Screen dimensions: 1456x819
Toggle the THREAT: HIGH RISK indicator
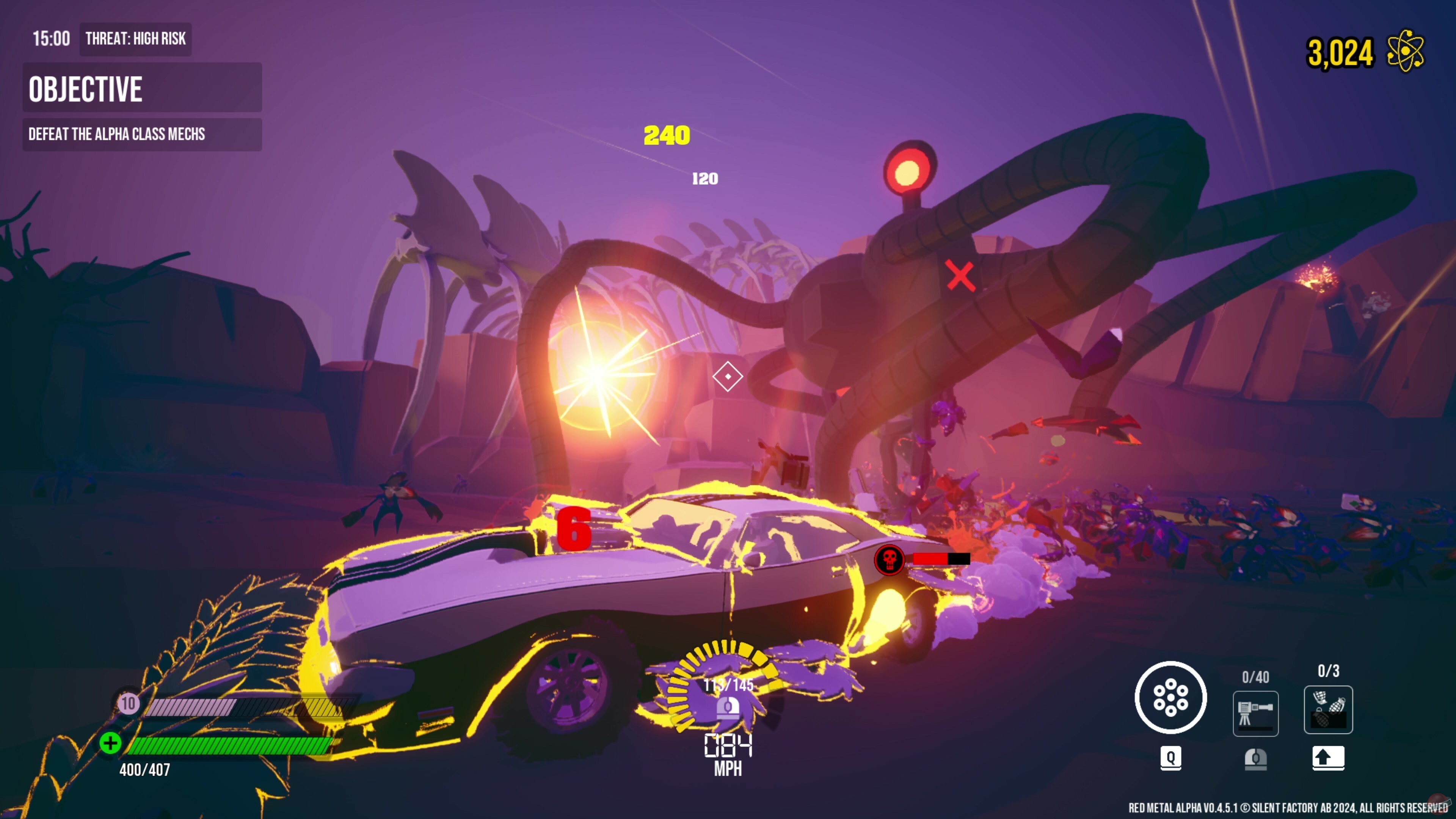(135, 39)
